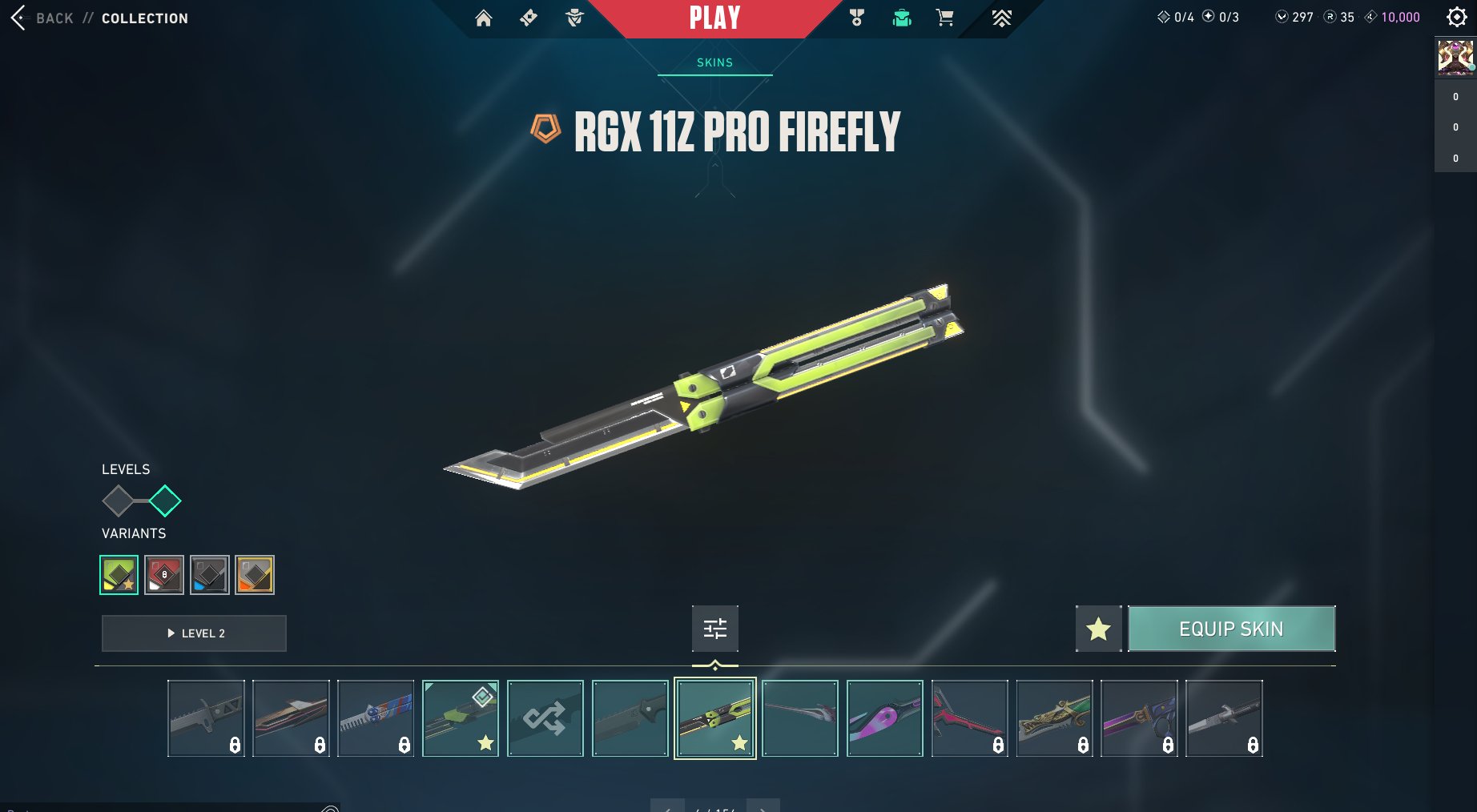
Task: Select the random shuffle skin tile
Action: click(545, 718)
